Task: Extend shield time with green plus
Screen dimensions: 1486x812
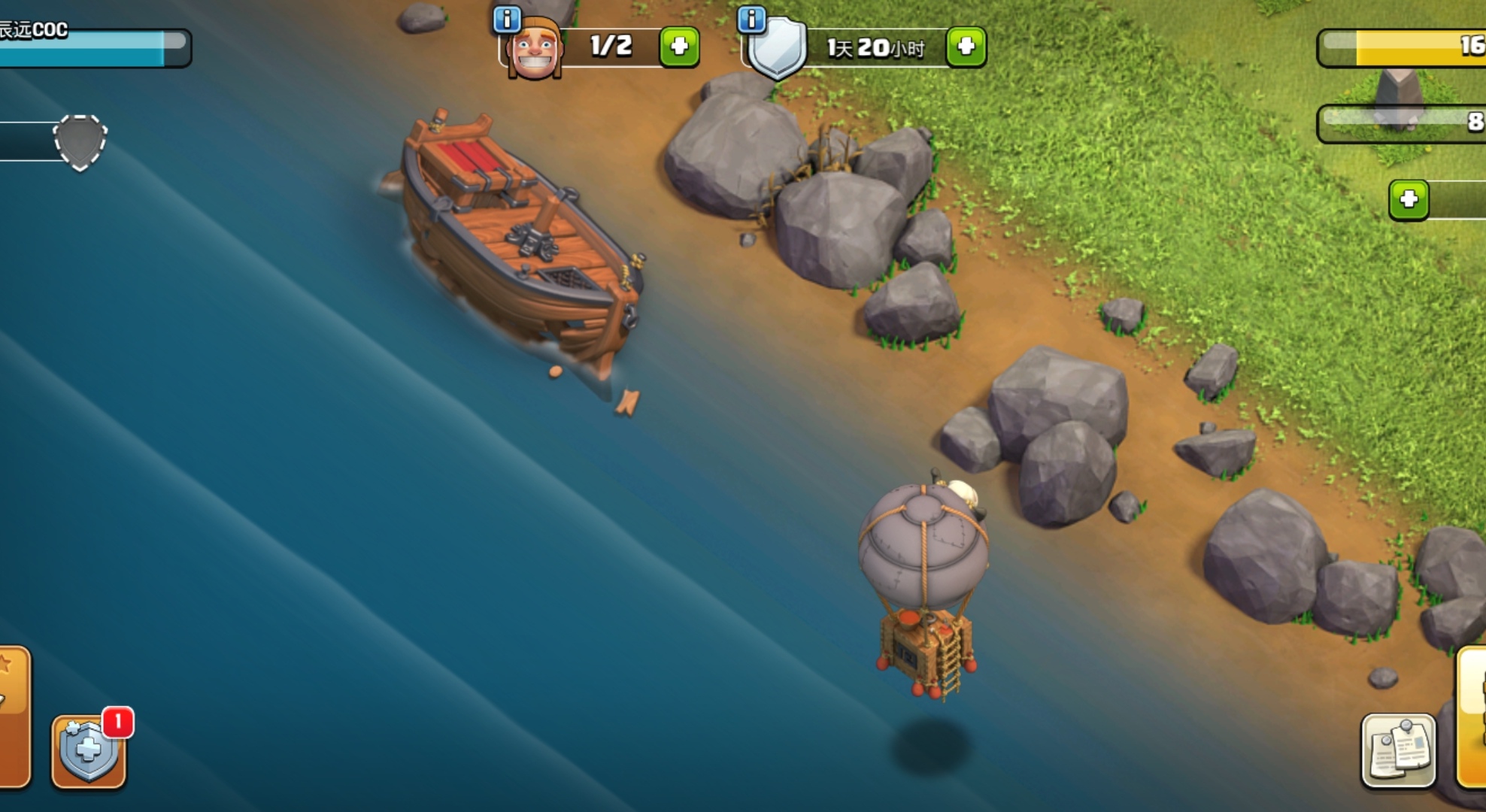Action: [x=966, y=47]
